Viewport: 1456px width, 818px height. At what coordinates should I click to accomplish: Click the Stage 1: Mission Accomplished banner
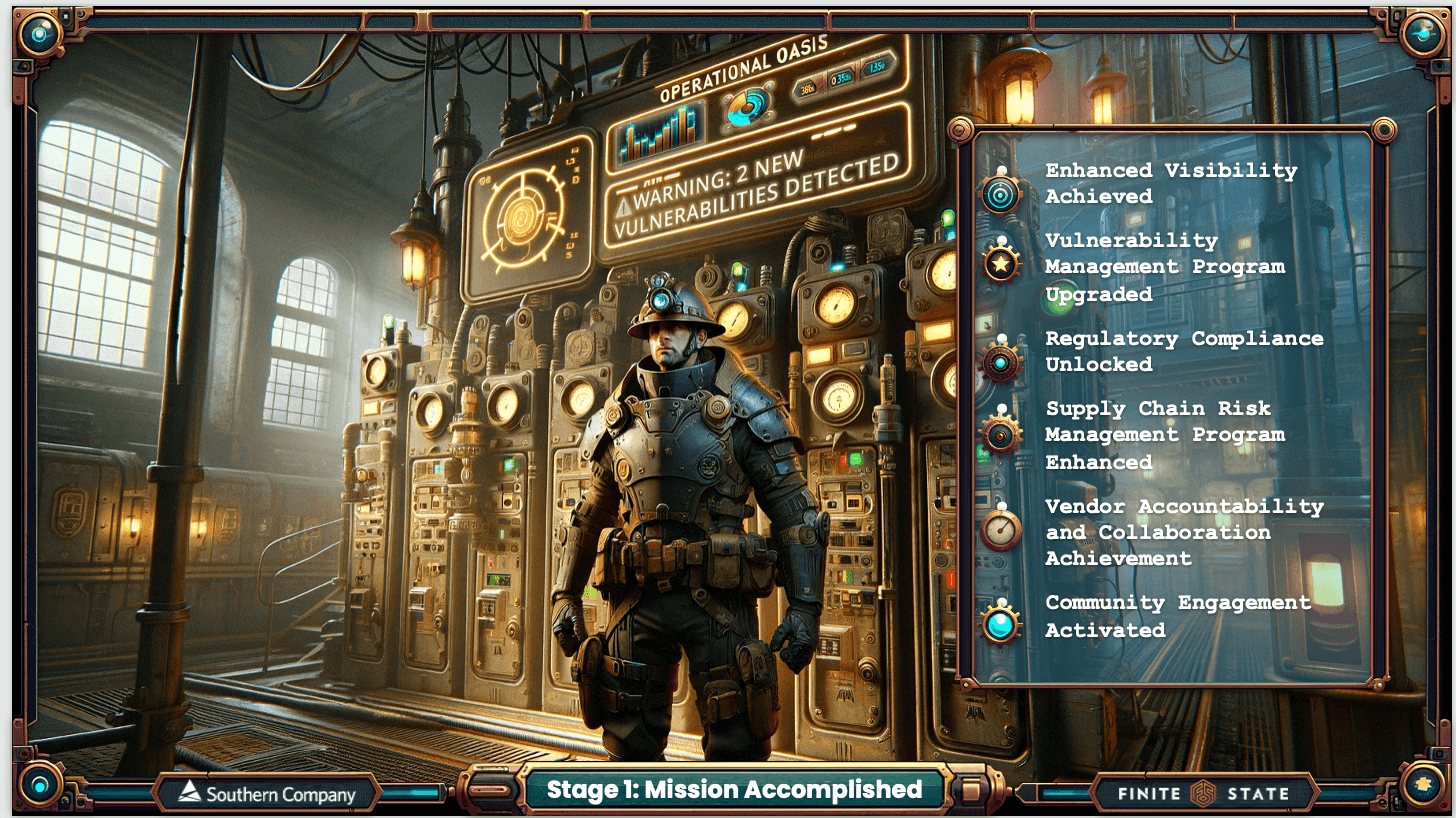pos(733,790)
